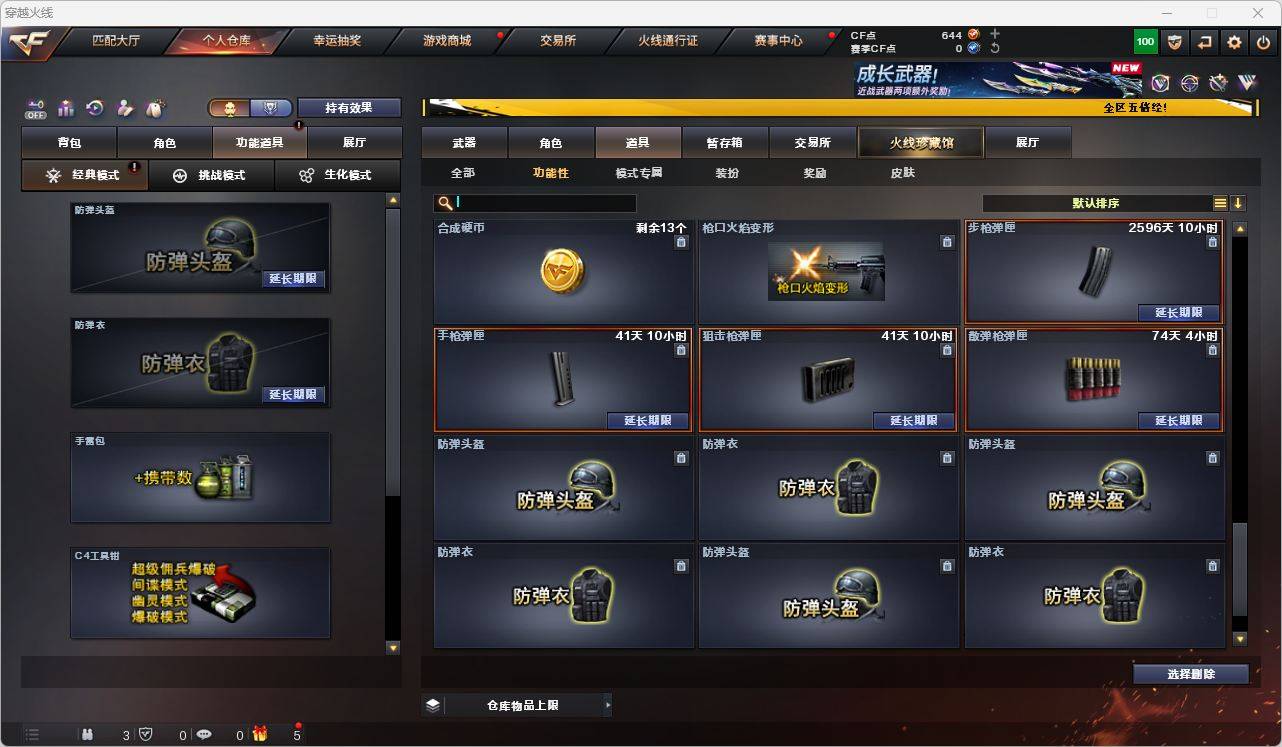Click the shield emblem icon beside the 100 indicator
The image size is (1282, 747).
tap(1174, 41)
